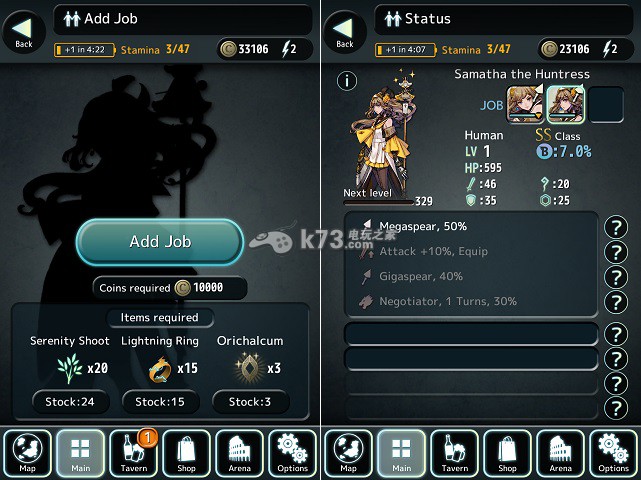This screenshot has height=480, width=641.
Task: Select the Orichalcum required item
Action: click(250, 368)
